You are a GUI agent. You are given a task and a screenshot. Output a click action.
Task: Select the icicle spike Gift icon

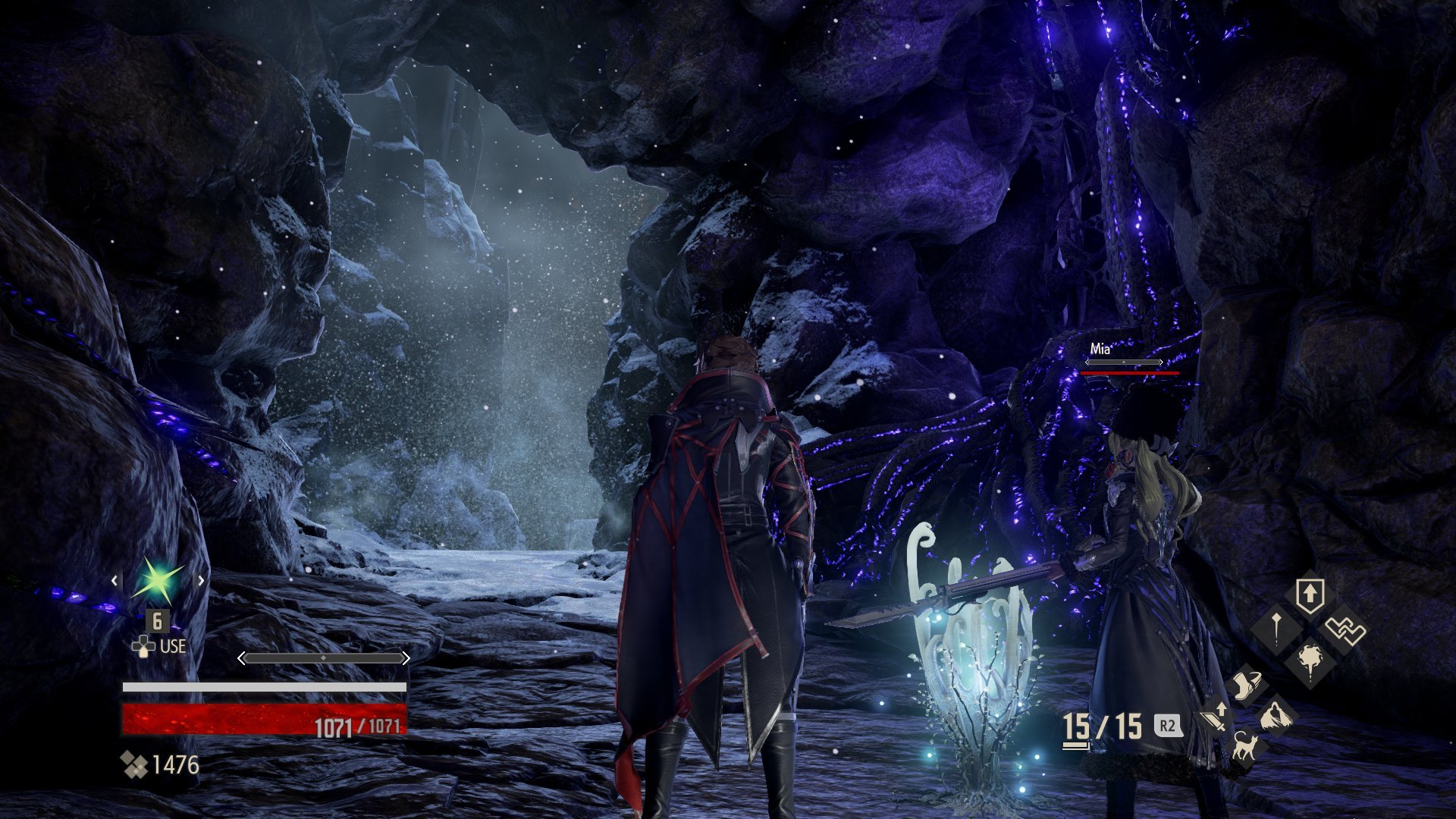(1277, 628)
